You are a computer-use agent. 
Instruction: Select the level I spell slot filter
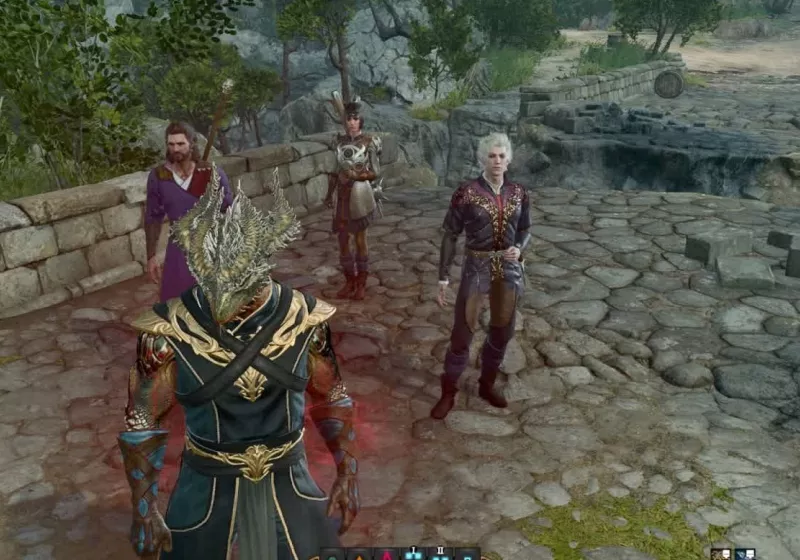coord(411,554)
